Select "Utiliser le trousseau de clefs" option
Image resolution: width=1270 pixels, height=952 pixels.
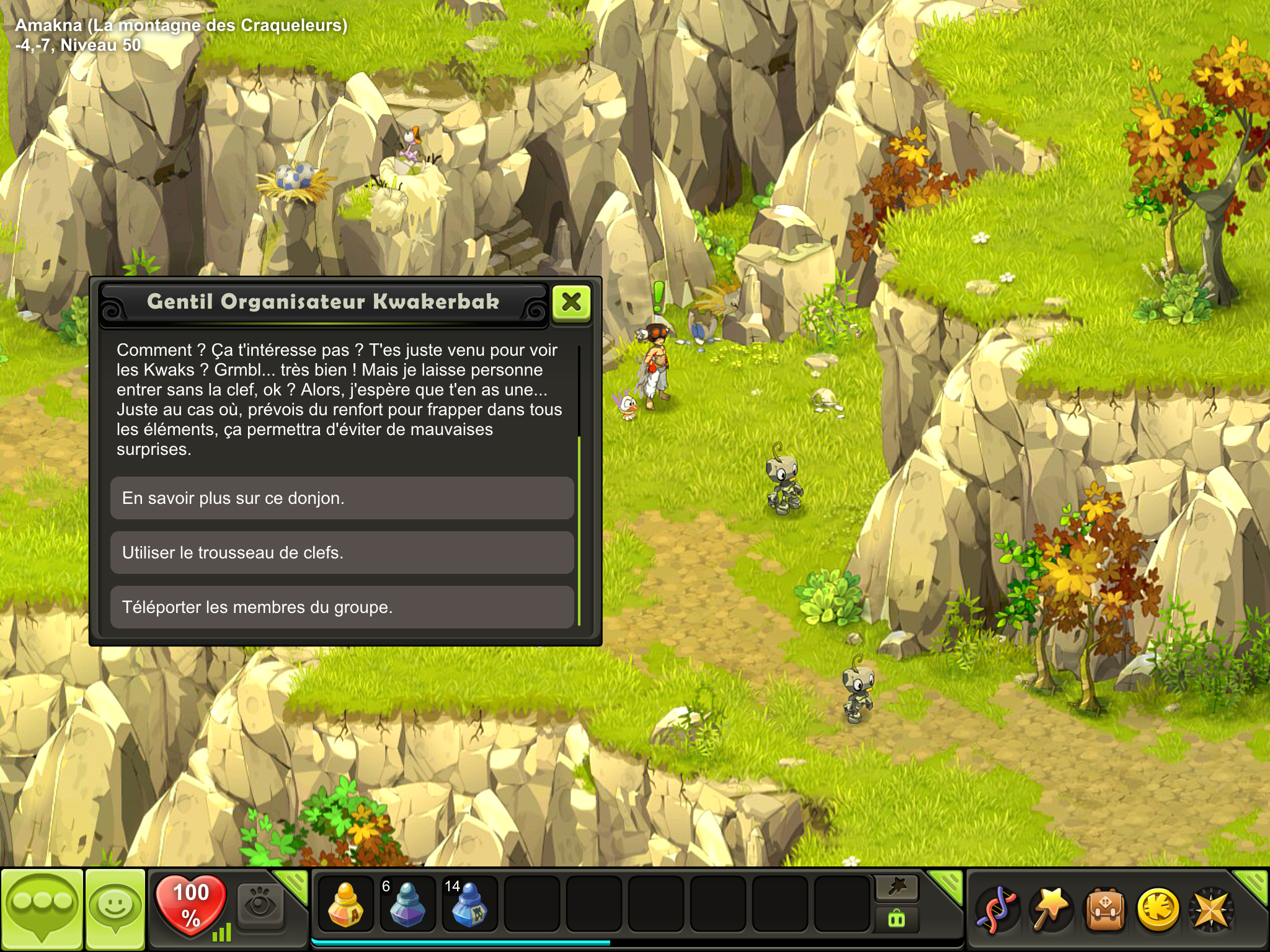point(342,553)
